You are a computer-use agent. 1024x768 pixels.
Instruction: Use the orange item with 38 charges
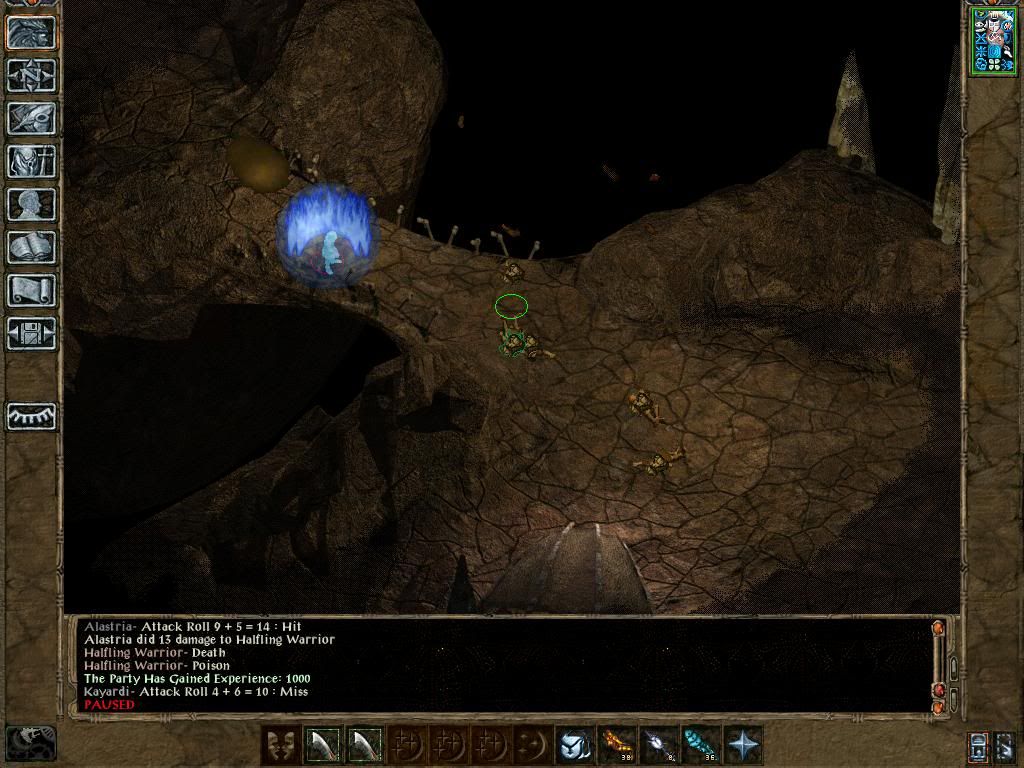pyautogui.click(x=617, y=745)
